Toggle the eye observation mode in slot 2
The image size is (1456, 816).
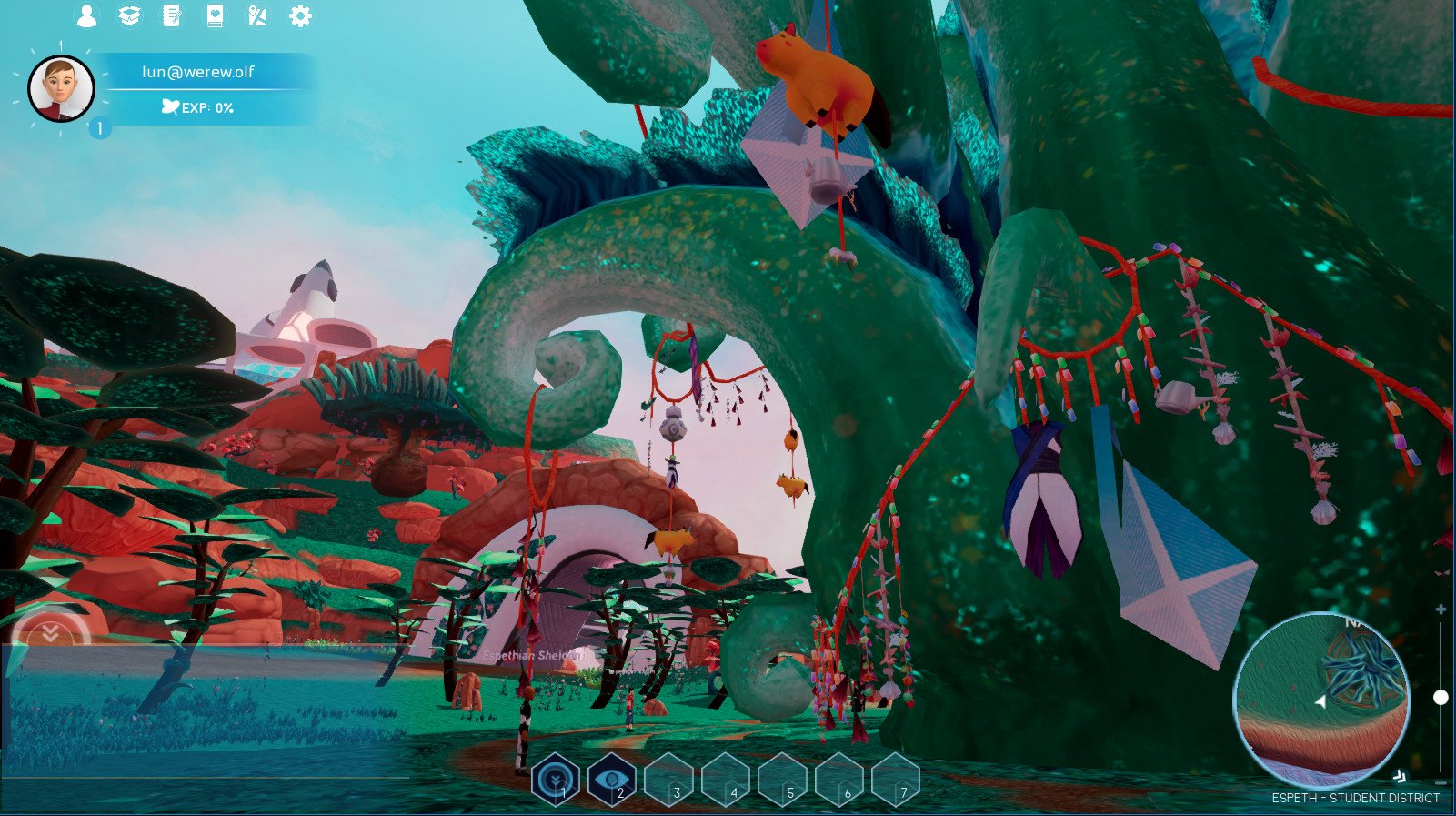pyautogui.click(x=614, y=780)
